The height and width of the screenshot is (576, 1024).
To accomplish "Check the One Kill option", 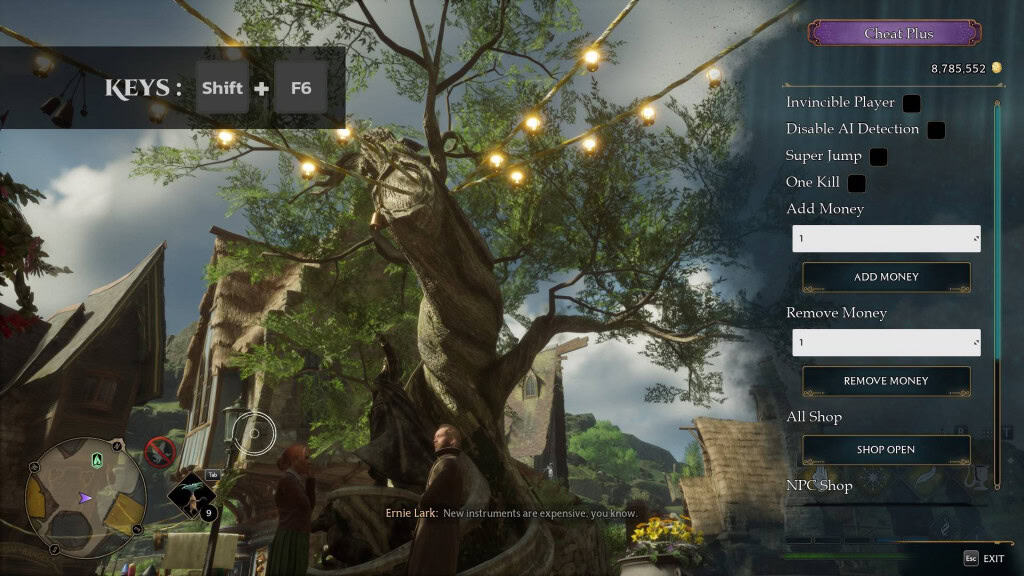I will click(x=856, y=183).
